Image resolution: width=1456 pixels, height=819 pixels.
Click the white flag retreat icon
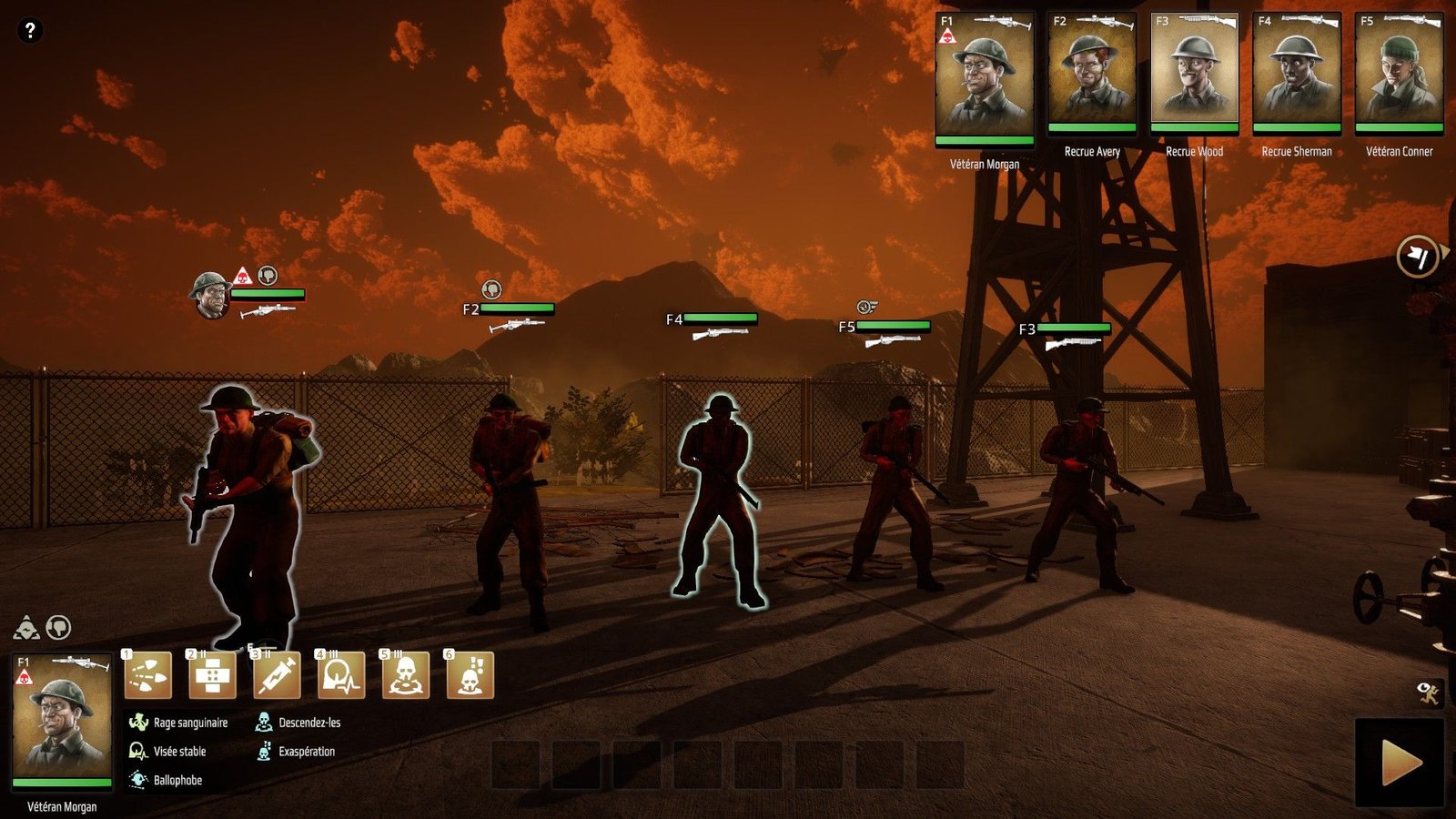[x=1417, y=257]
